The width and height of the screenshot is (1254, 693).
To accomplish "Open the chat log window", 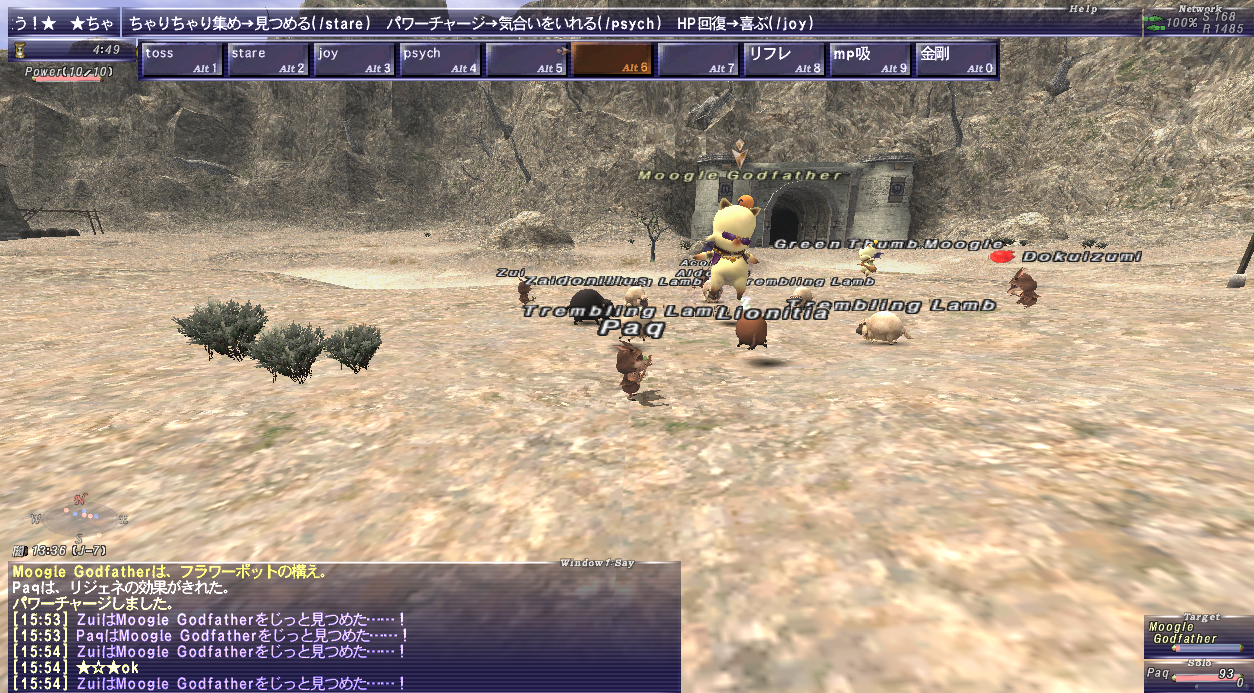I will point(345,627).
